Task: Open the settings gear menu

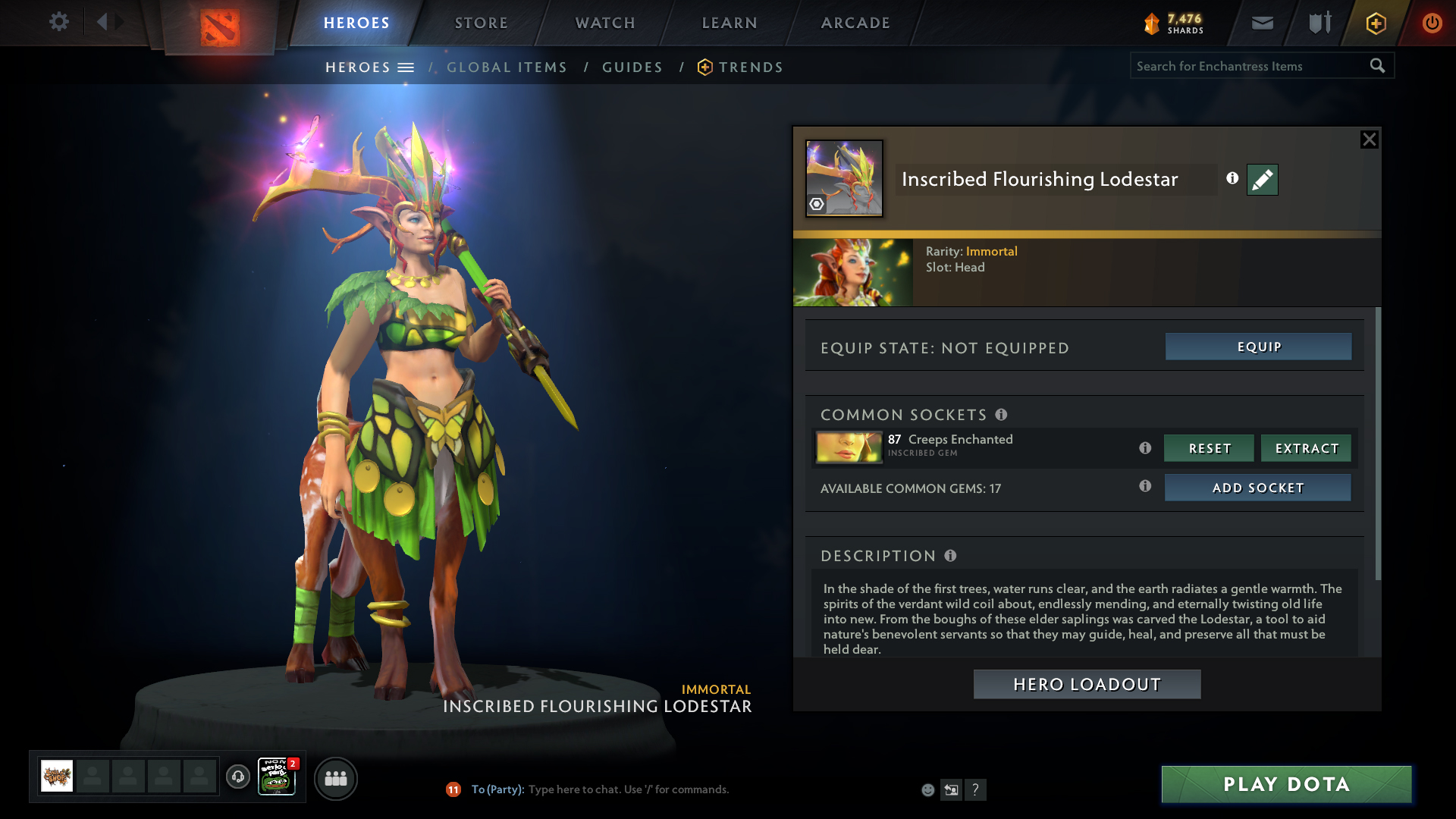Action: pyautogui.click(x=58, y=22)
